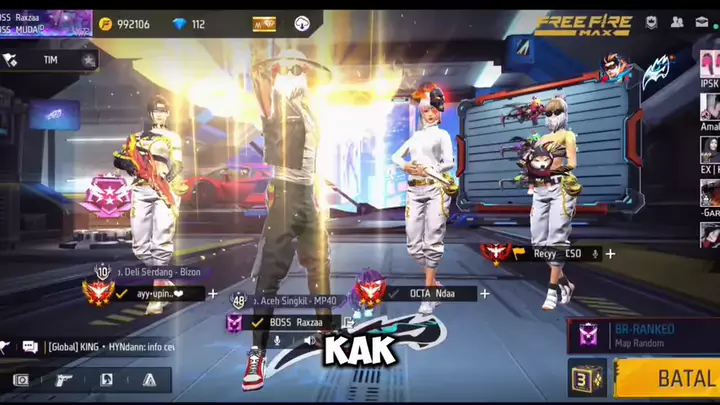Cancel matchmaking with the BATAL button
The image size is (720, 405).
[667, 379]
